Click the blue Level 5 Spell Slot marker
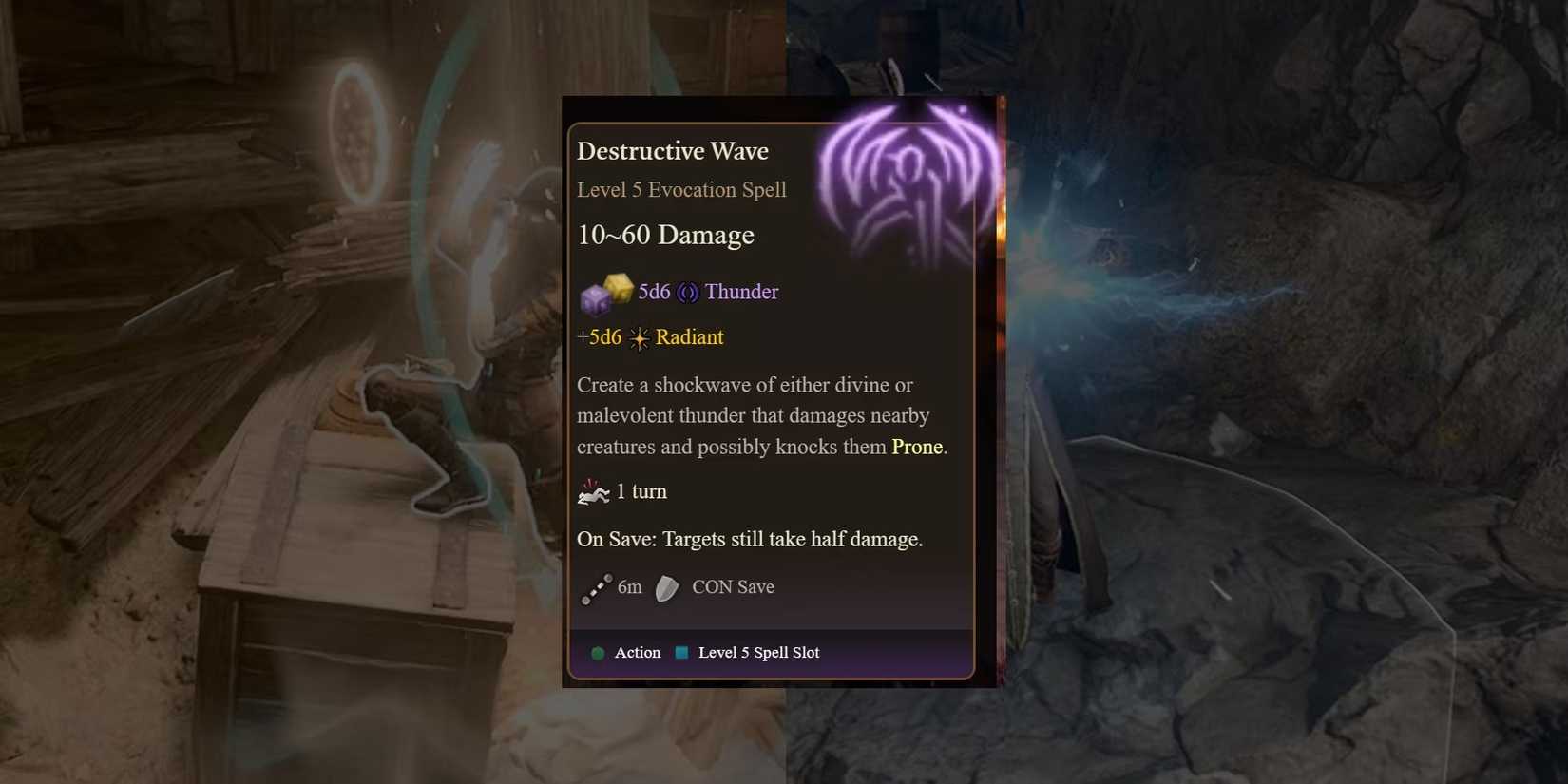The image size is (1568, 784). click(x=680, y=653)
